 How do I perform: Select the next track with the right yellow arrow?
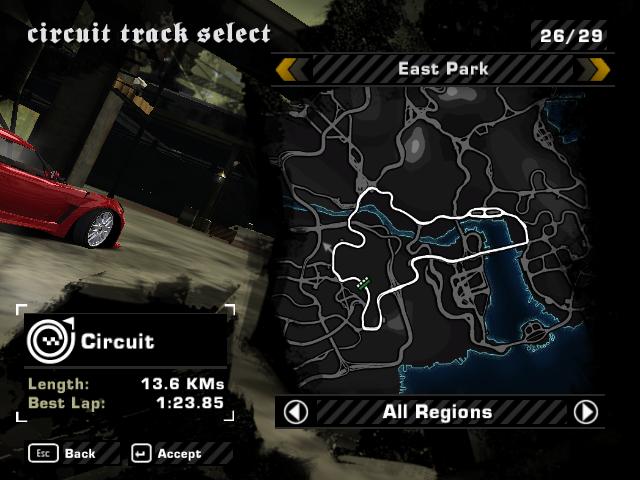point(599,69)
